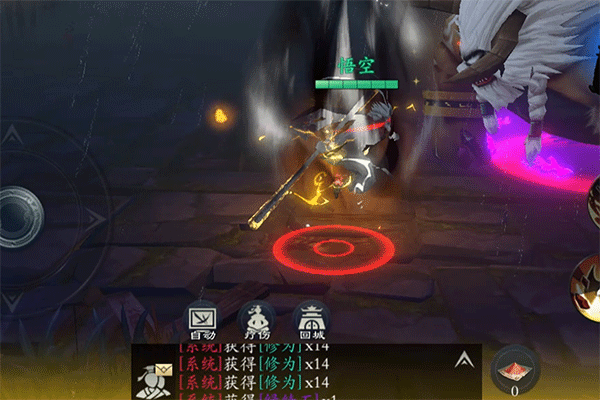
Task: Use the 疗伤 healing button
Action: click(x=258, y=317)
